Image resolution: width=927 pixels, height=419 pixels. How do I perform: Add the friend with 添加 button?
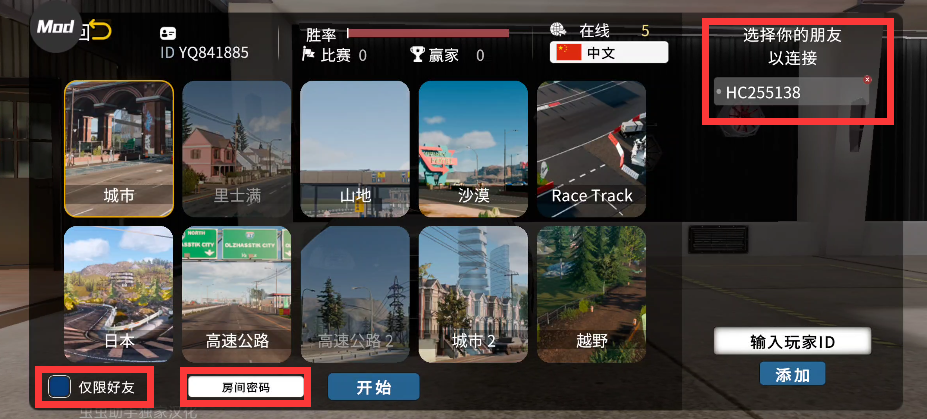(792, 374)
